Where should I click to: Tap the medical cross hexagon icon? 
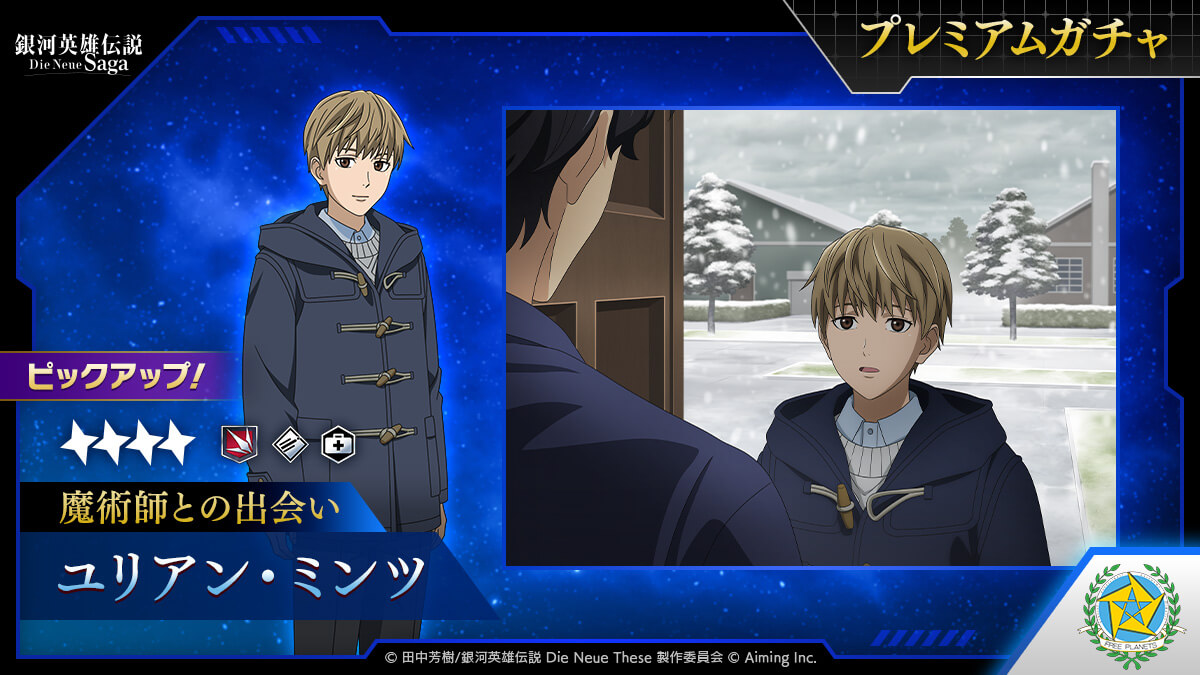tap(338, 442)
